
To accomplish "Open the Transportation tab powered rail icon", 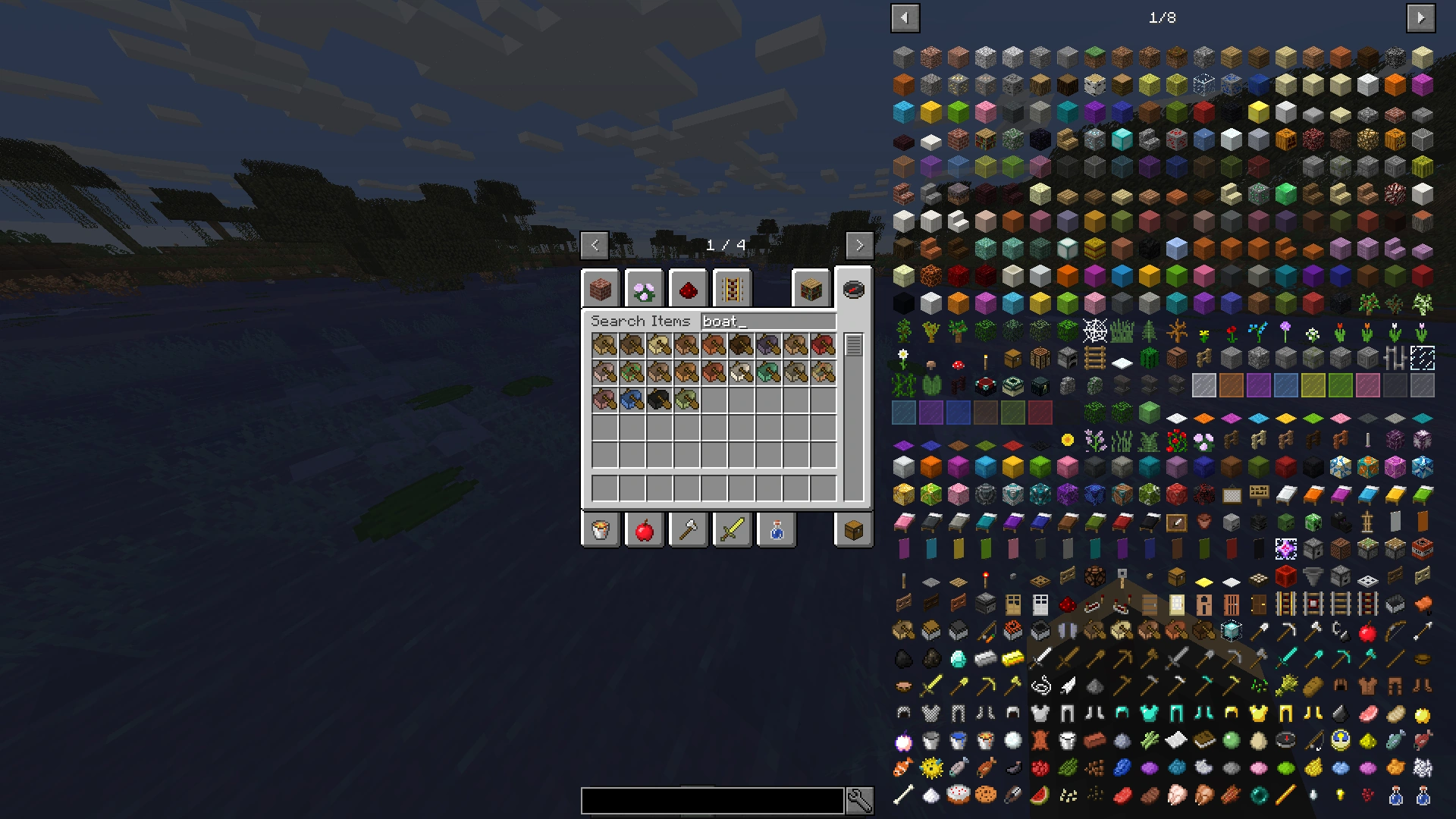I will point(732,288).
